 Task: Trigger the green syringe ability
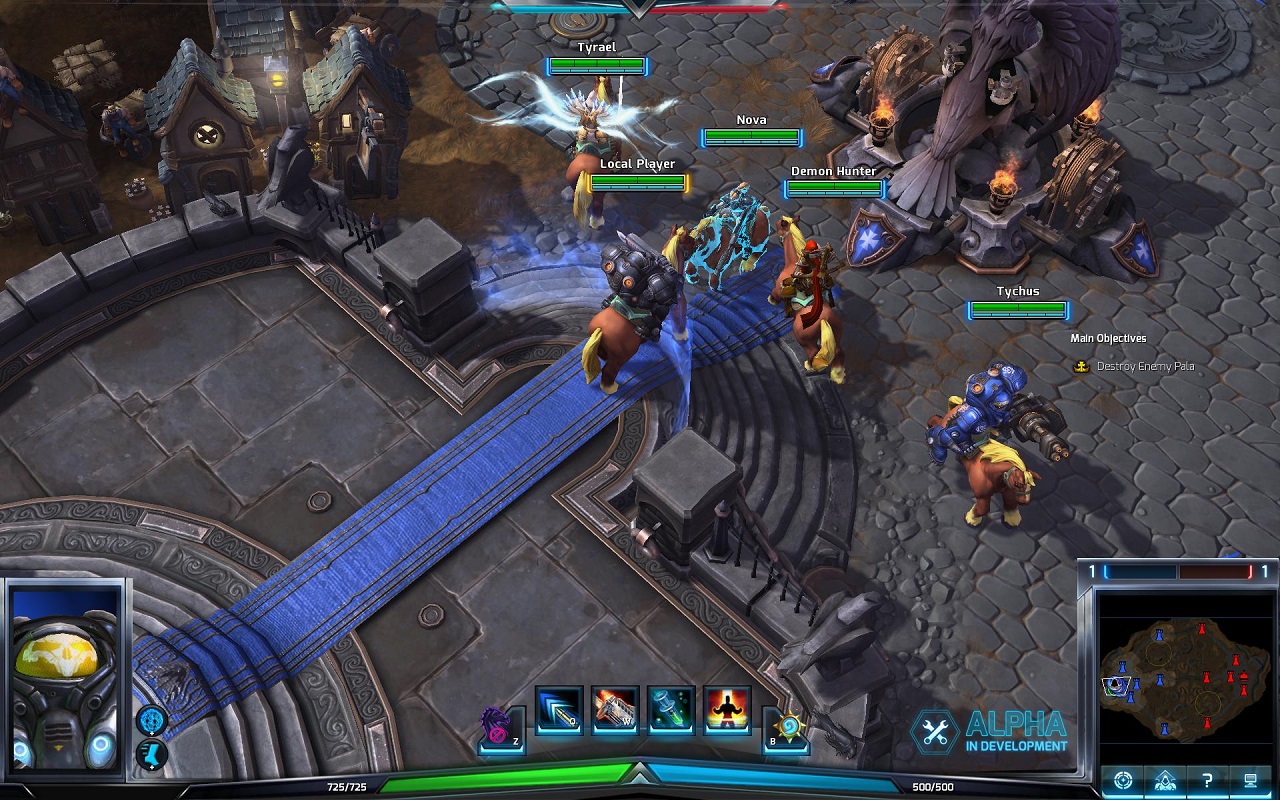pyautogui.click(x=671, y=710)
